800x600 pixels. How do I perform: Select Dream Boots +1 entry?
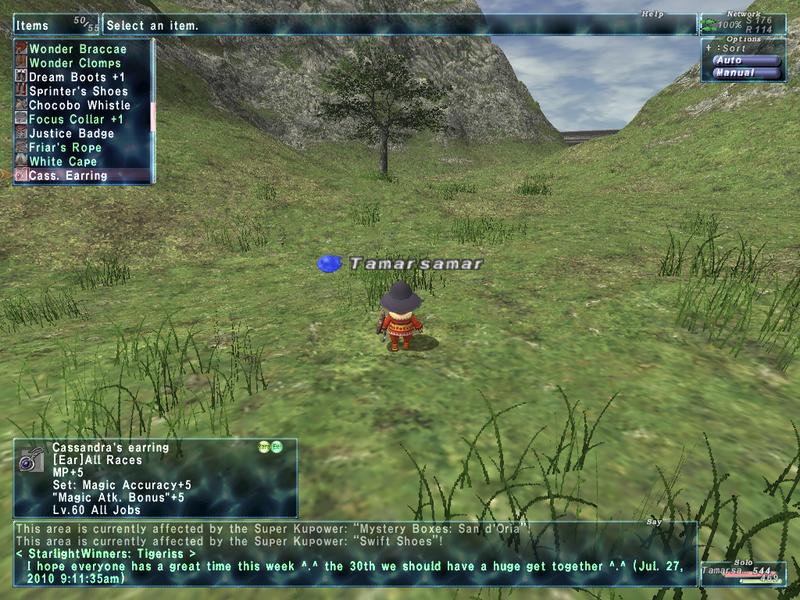coord(76,77)
